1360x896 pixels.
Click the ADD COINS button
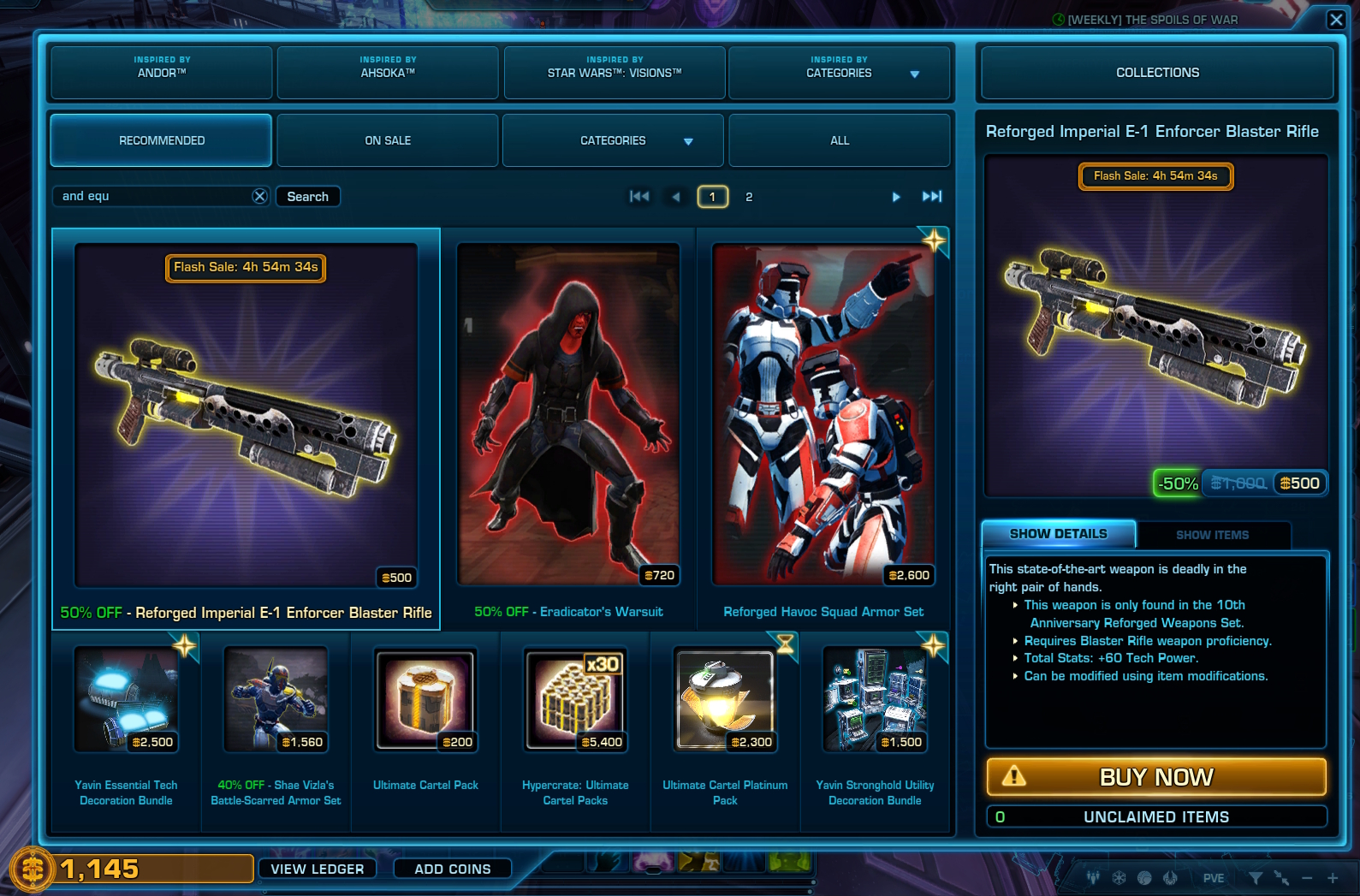[452, 869]
